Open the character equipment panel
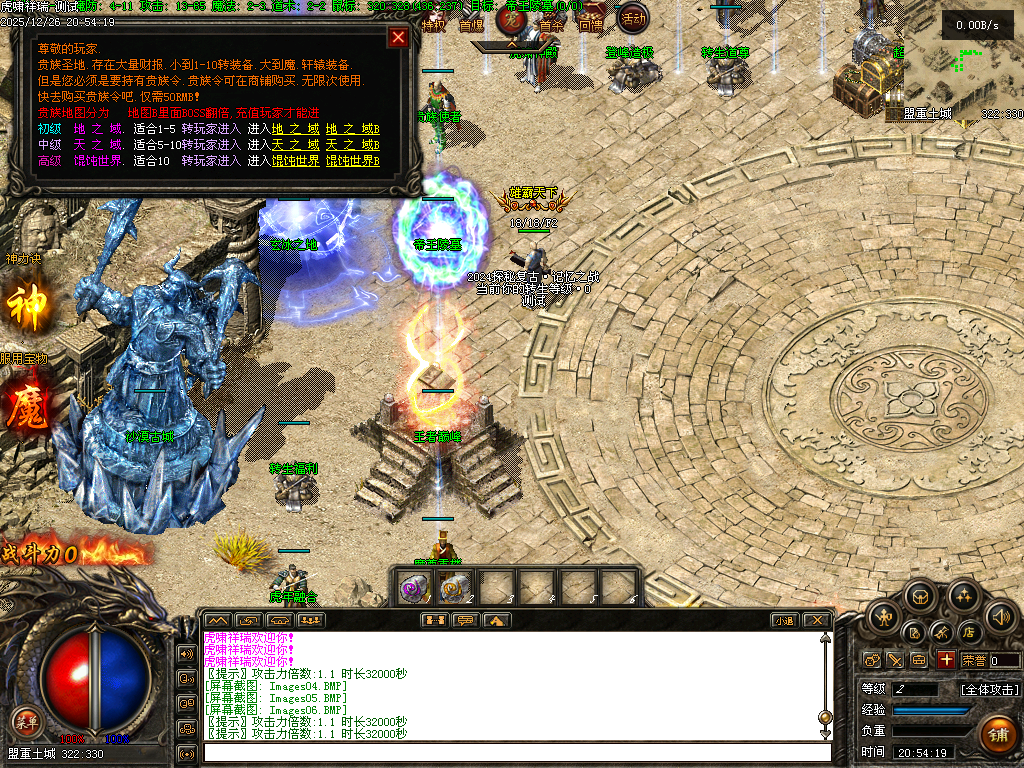1024x768 pixels. pos(885,614)
